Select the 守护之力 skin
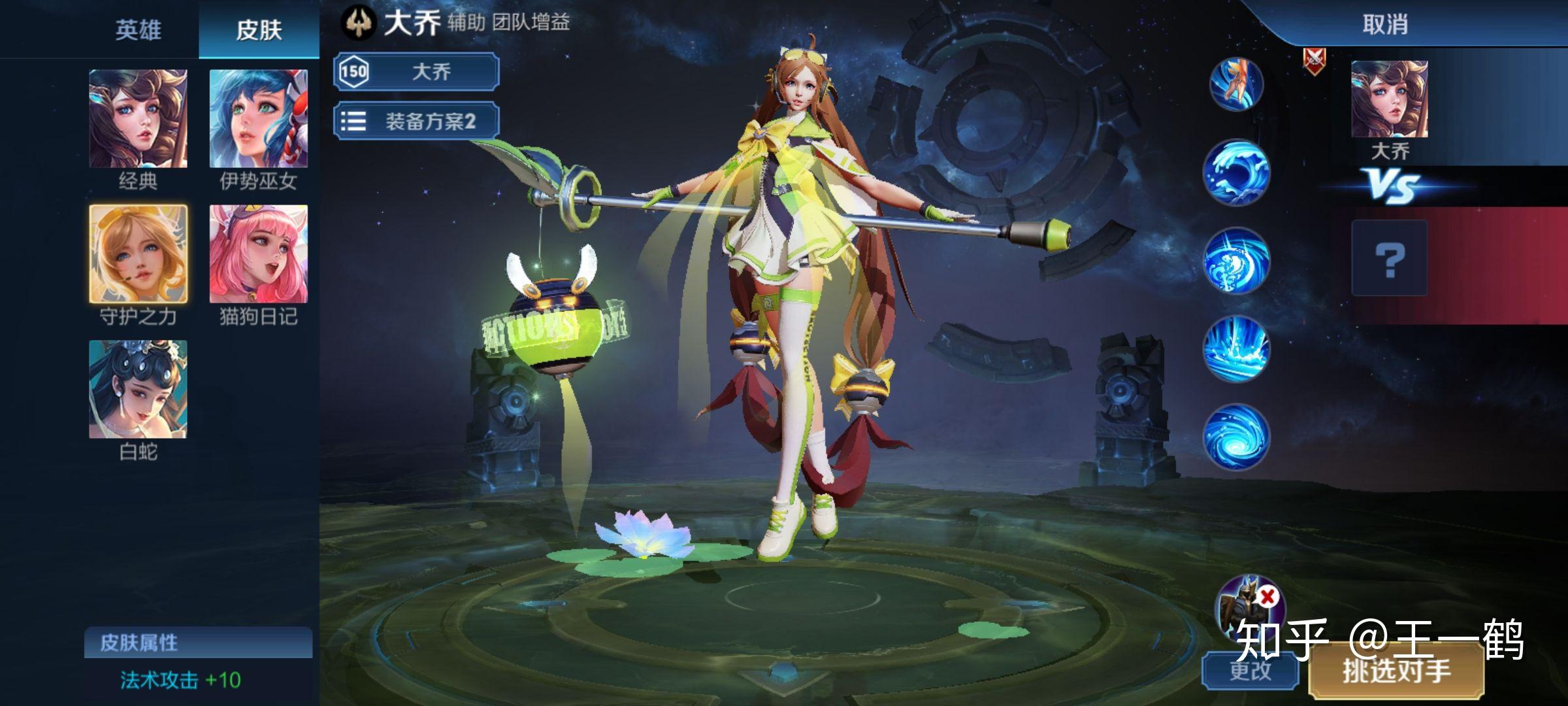The image size is (1568, 706). coord(138,254)
